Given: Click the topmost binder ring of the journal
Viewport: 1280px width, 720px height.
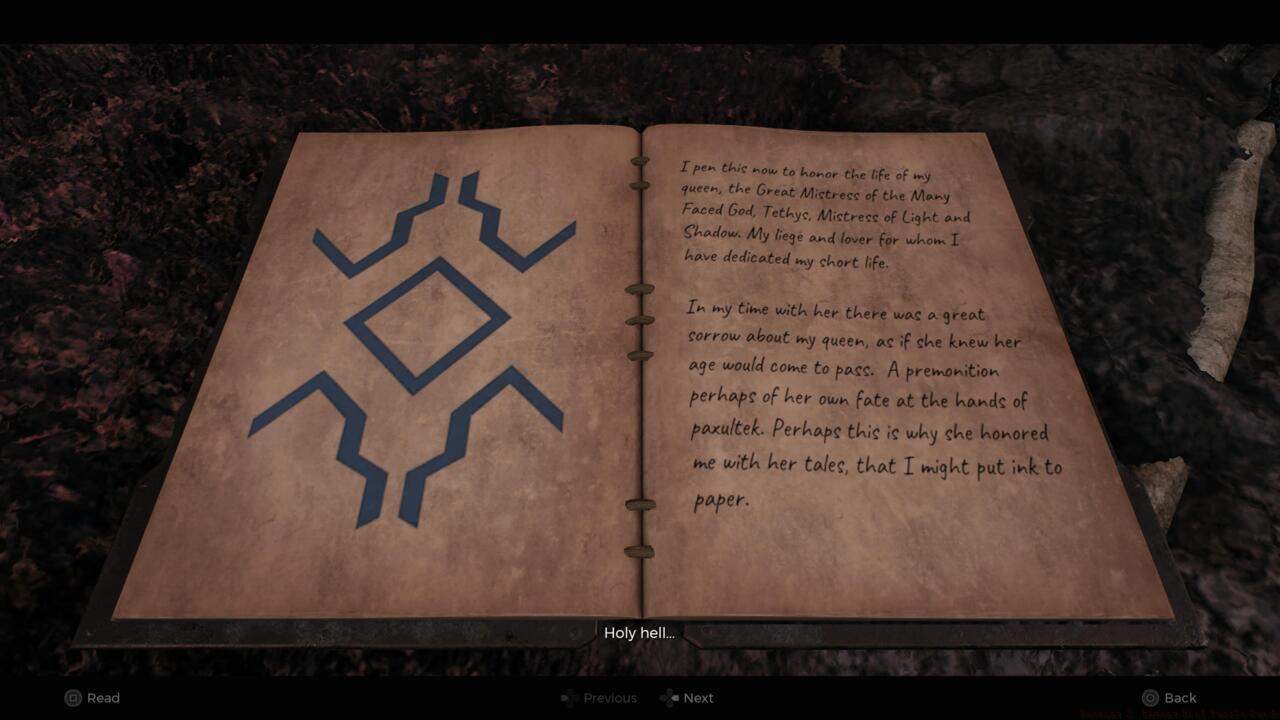Looking at the screenshot, I should pyautogui.click(x=640, y=160).
